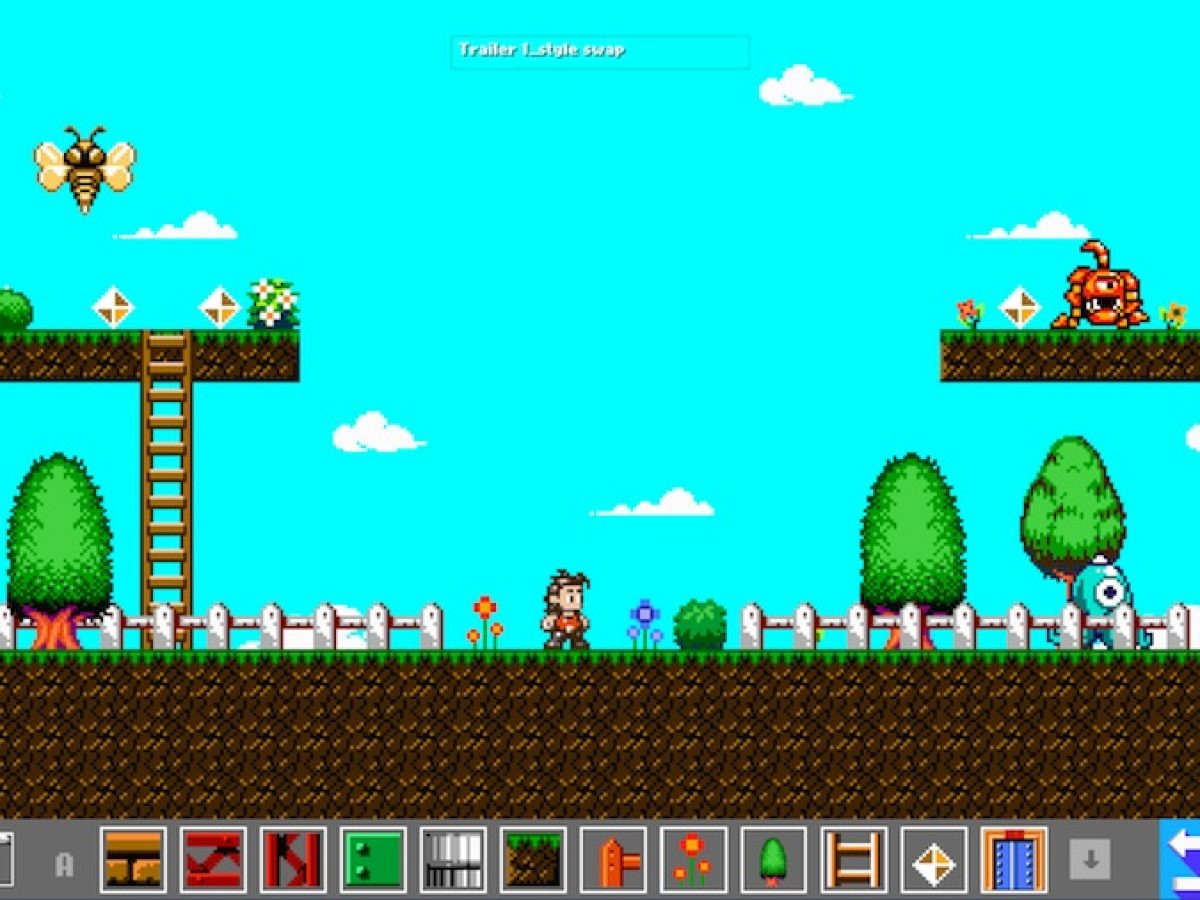Screen dimensions: 1200x900
Task: Select the green tree decoration tile
Action: point(773,860)
